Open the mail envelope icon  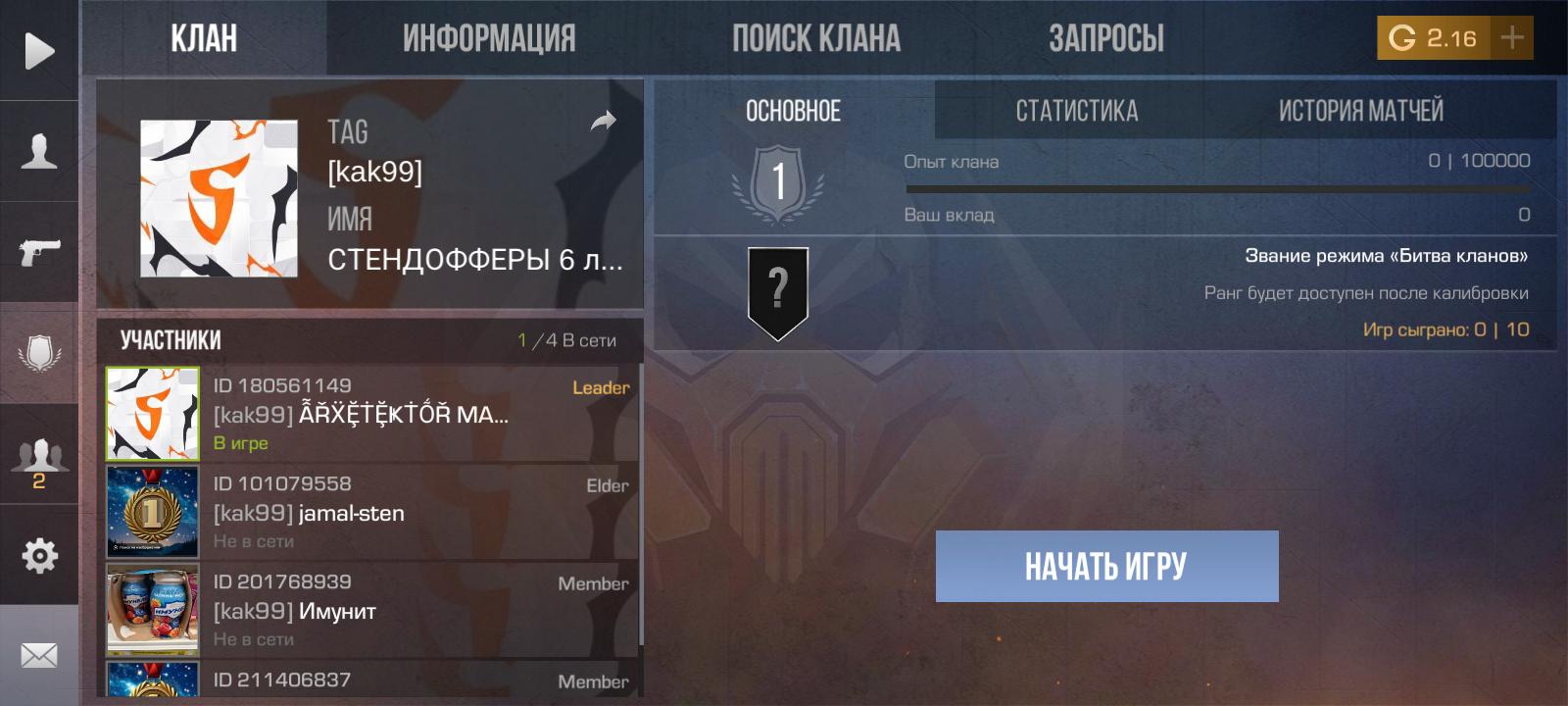[x=39, y=655]
